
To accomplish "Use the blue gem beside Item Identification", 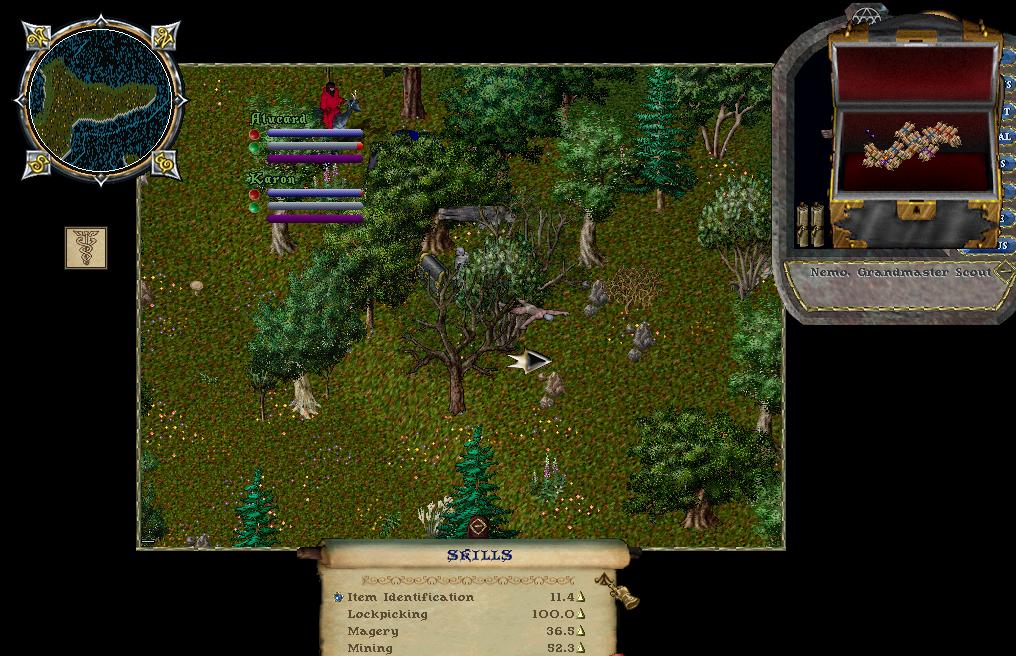I will click(x=339, y=597).
